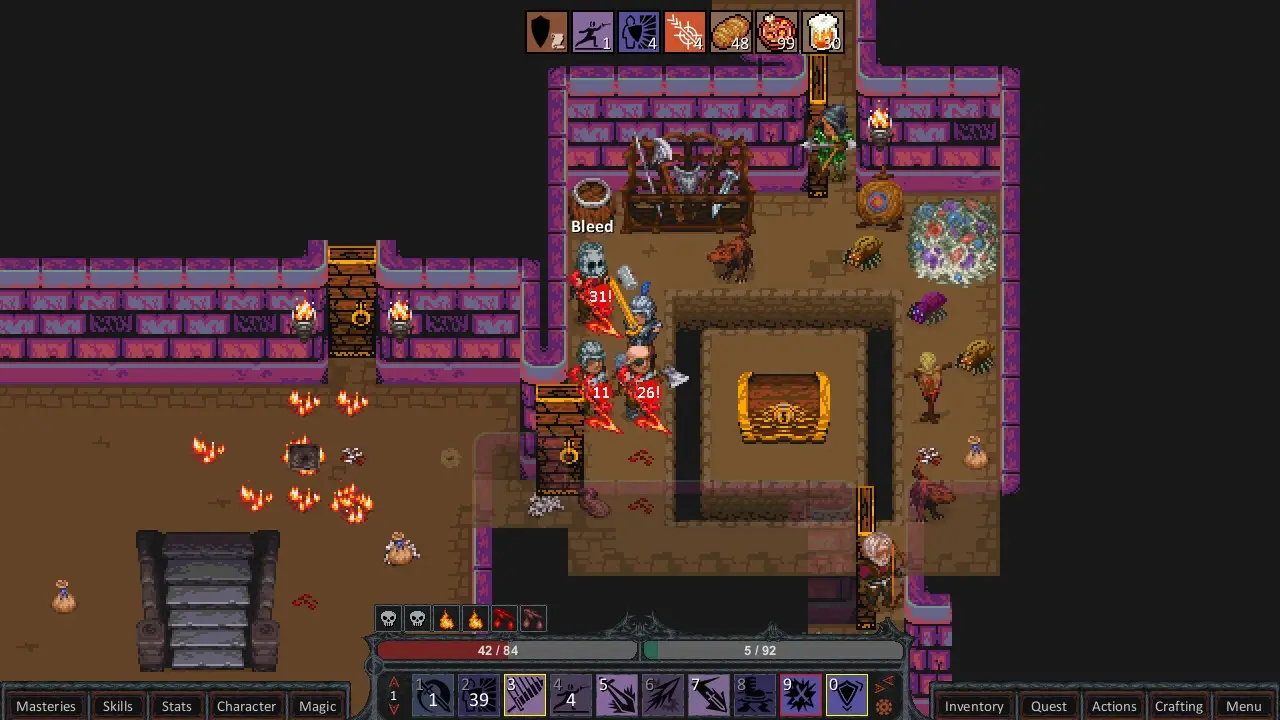Activate the burst skill in slot 9

pyautogui.click(x=801, y=695)
